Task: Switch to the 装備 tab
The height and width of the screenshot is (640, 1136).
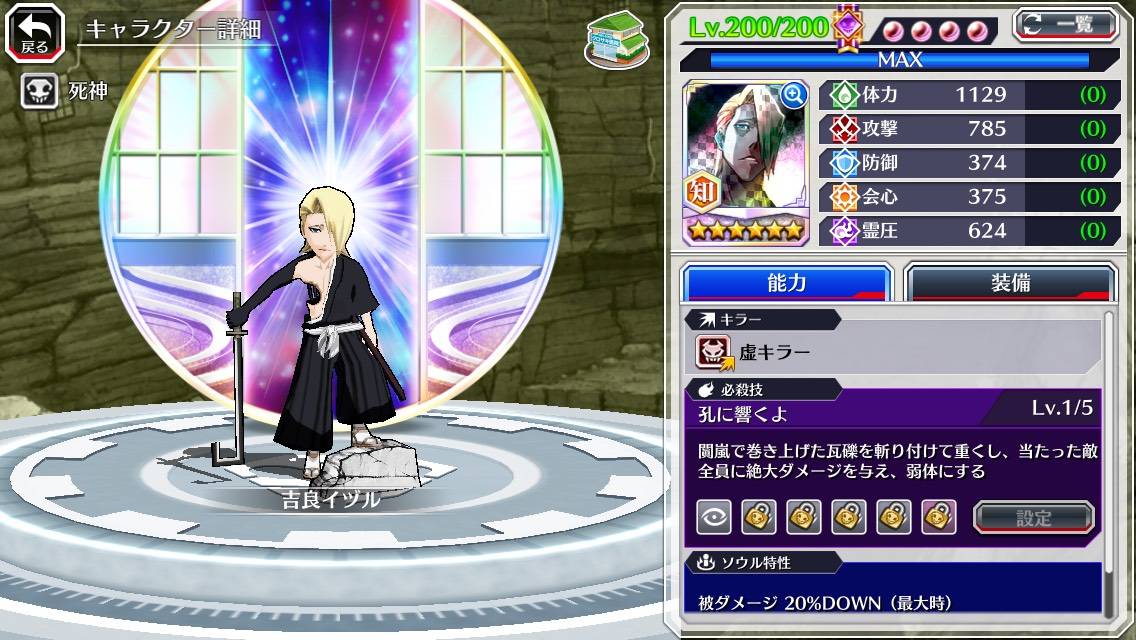Action: tap(1010, 283)
